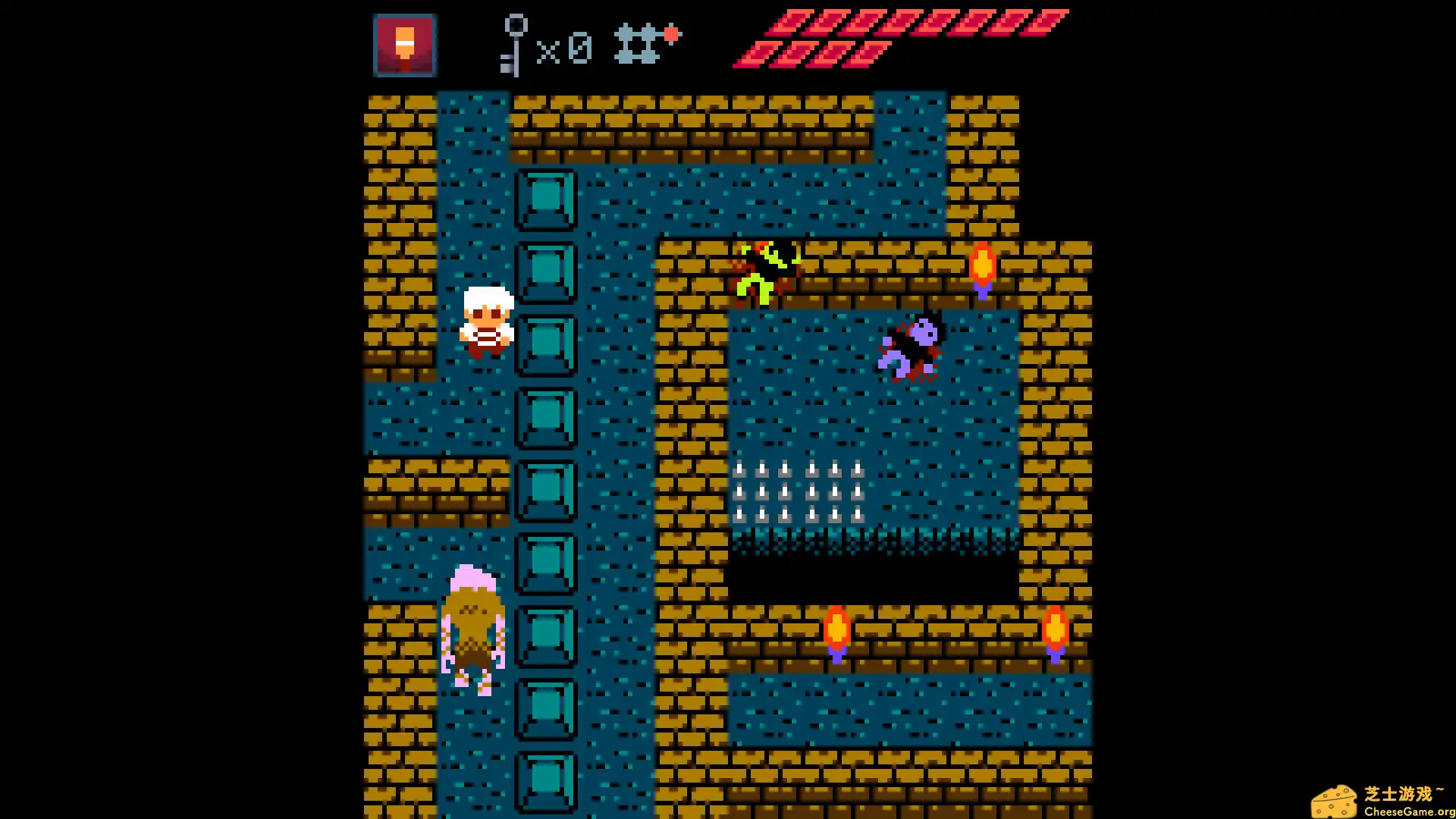Click the hero portrait in the HUD
This screenshot has height=819, width=1456.
pyautogui.click(x=404, y=45)
